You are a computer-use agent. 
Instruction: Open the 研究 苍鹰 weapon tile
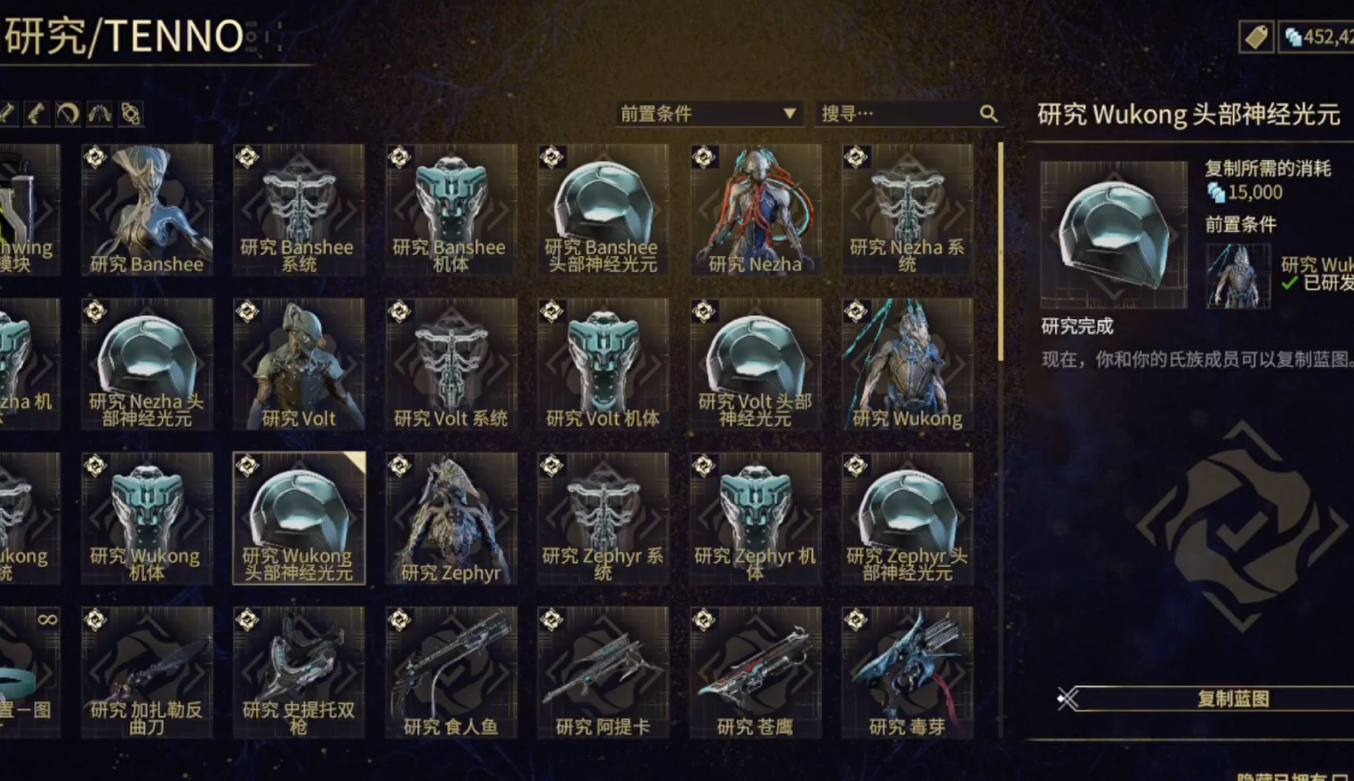click(755, 672)
